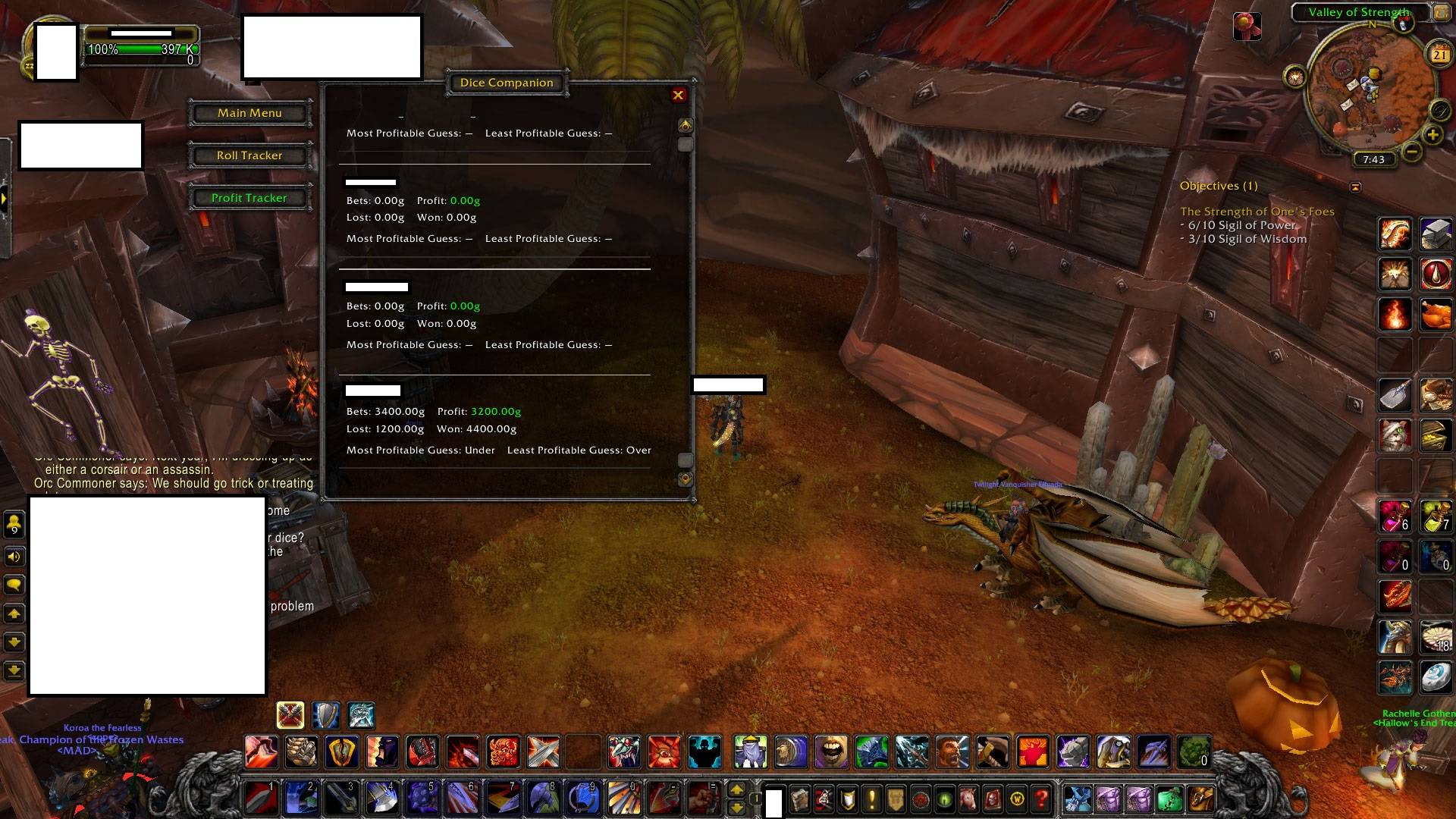
Task: Select The Strength of One's Foes quest
Action: click(1257, 212)
